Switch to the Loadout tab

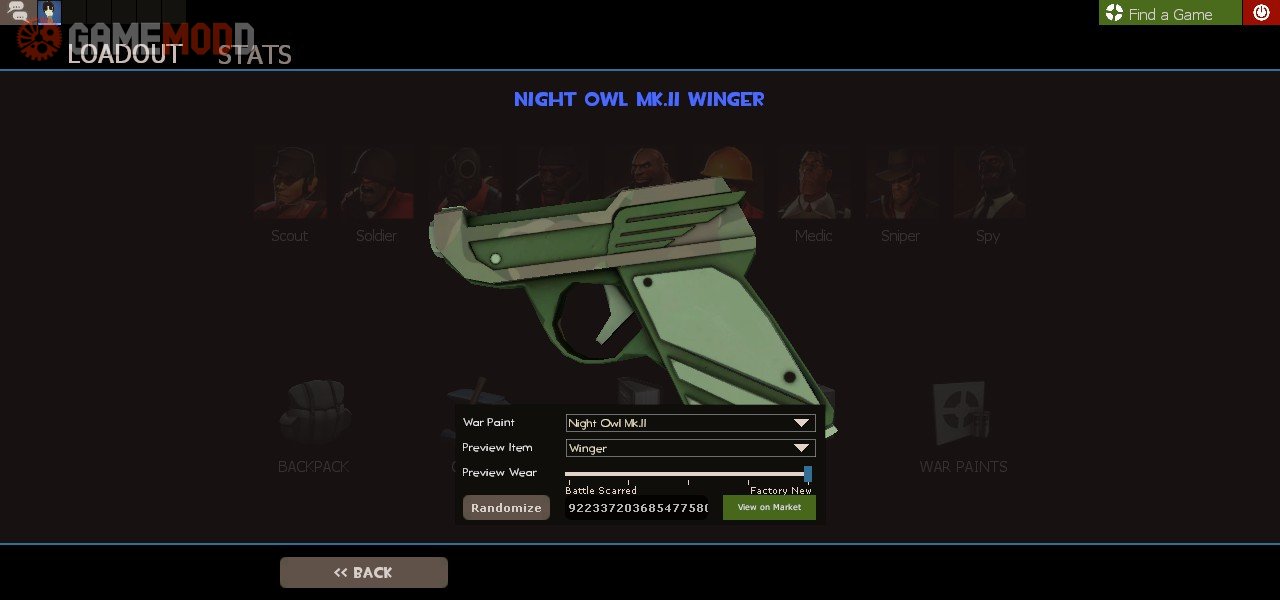pos(124,54)
